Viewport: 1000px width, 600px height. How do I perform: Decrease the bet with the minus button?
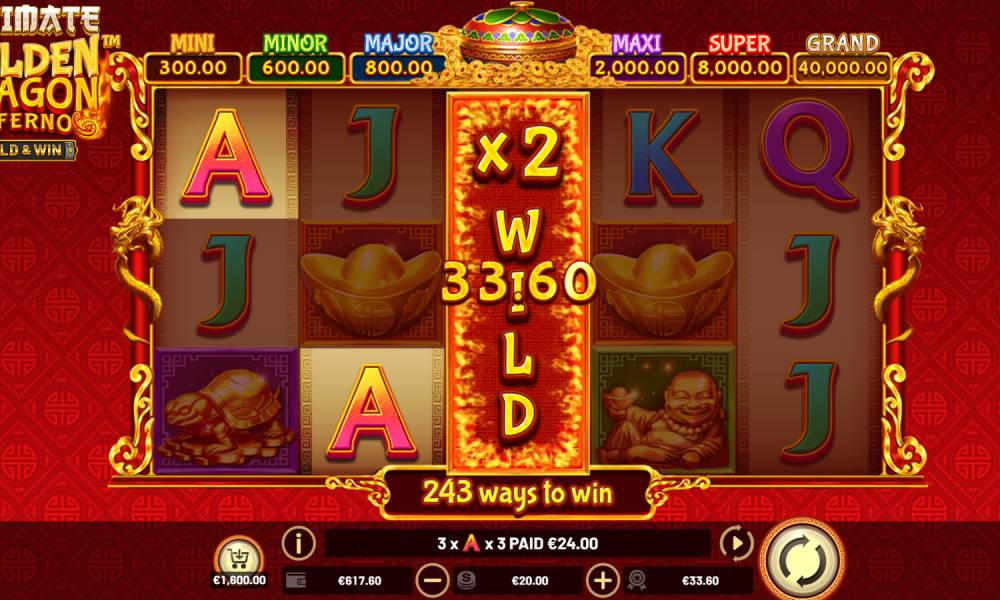(x=432, y=580)
